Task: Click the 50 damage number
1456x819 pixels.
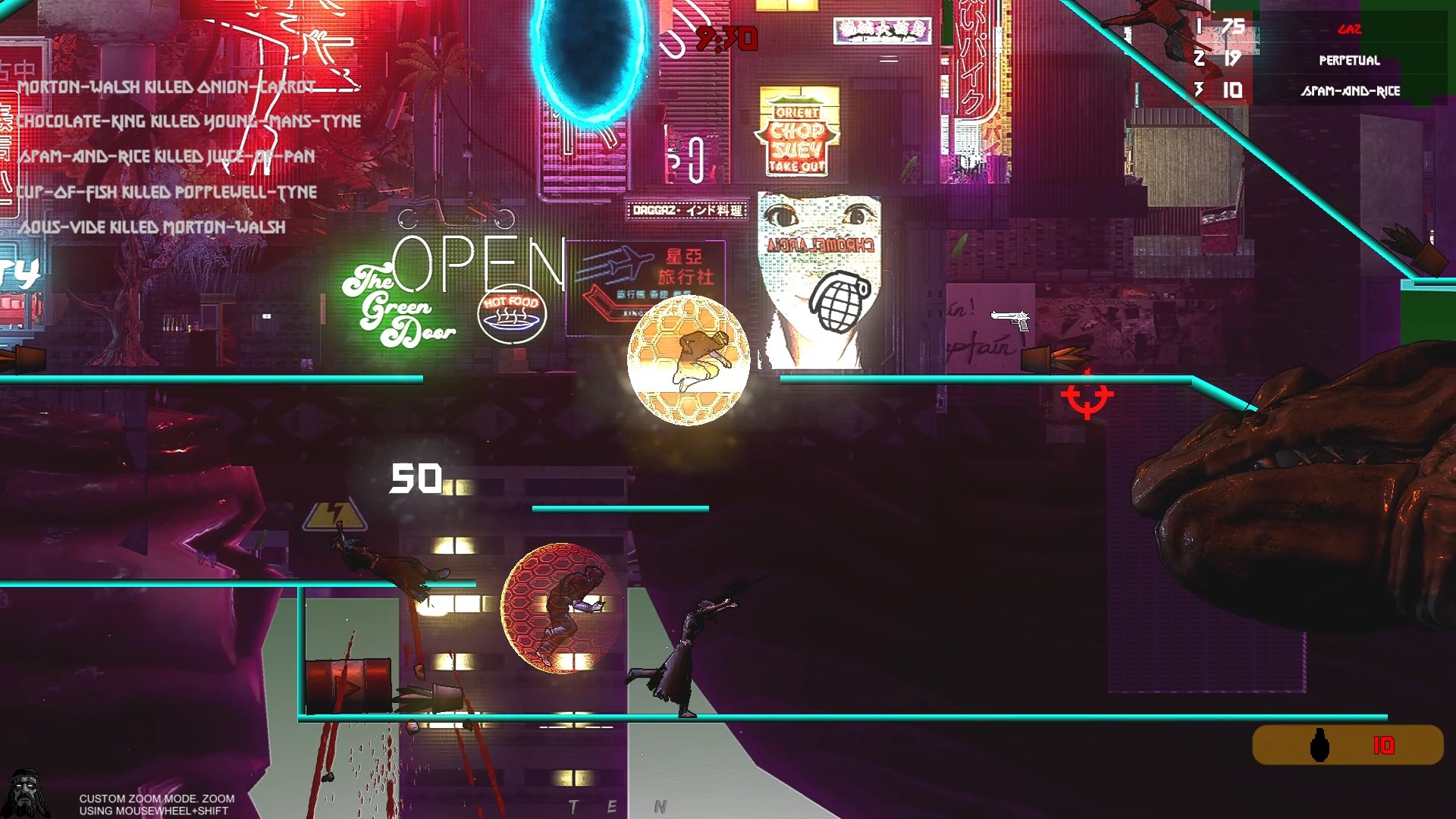Action: click(416, 478)
